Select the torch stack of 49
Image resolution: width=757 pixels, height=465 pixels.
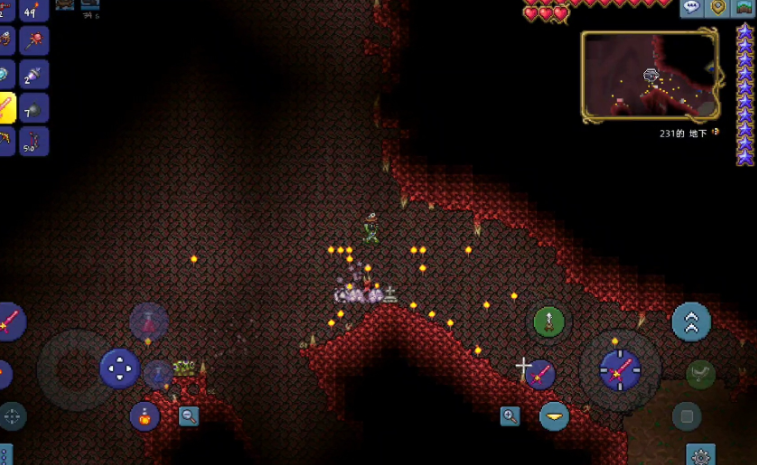(x=33, y=10)
